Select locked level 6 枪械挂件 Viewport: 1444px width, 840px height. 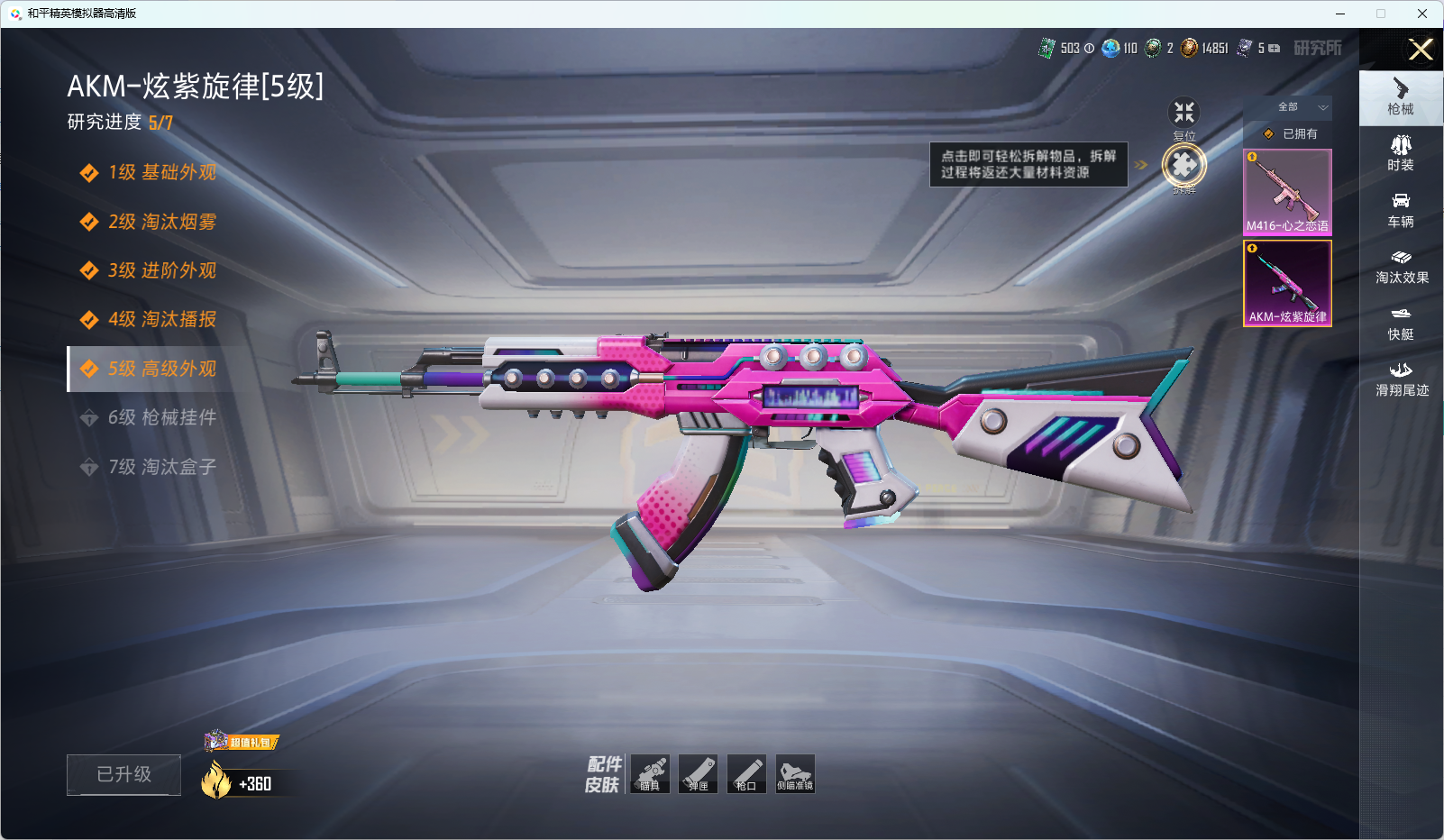tap(162, 417)
